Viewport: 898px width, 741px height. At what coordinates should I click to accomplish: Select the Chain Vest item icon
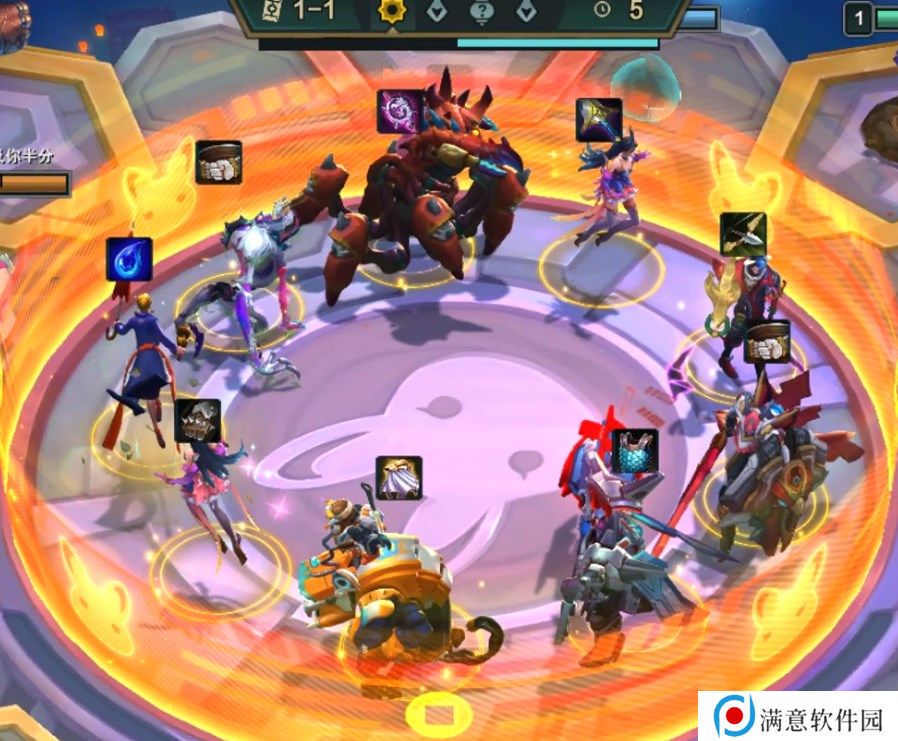[x=635, y=451]
